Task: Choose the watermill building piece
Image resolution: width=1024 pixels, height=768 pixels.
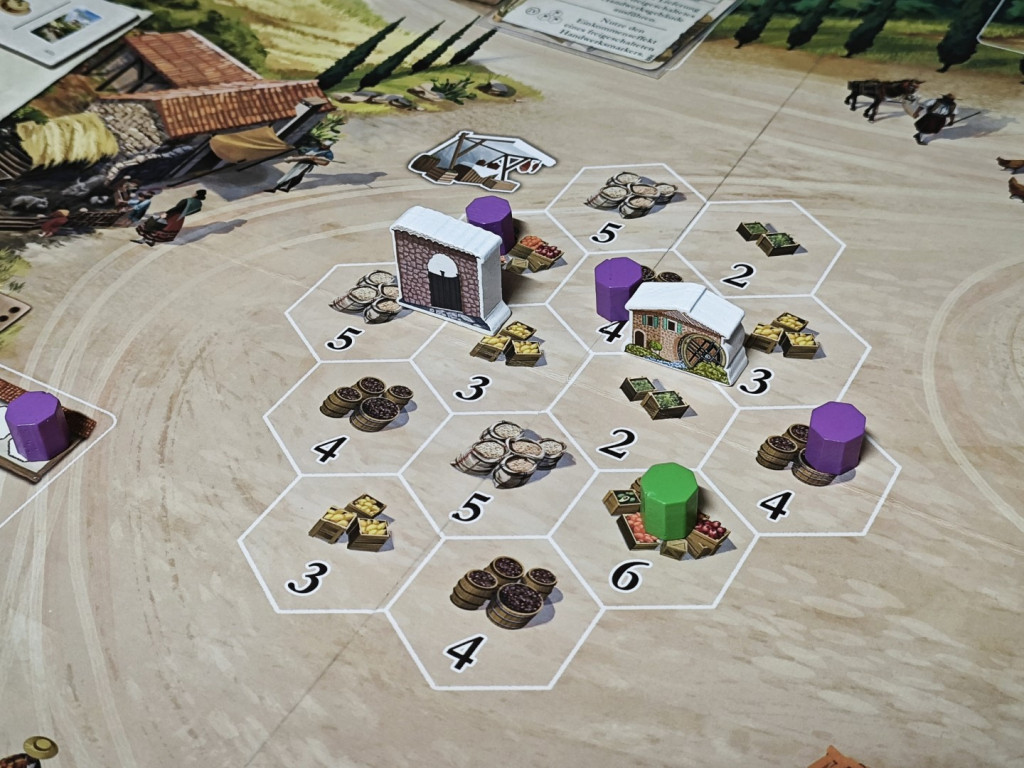Action: (x=688, y=330)
